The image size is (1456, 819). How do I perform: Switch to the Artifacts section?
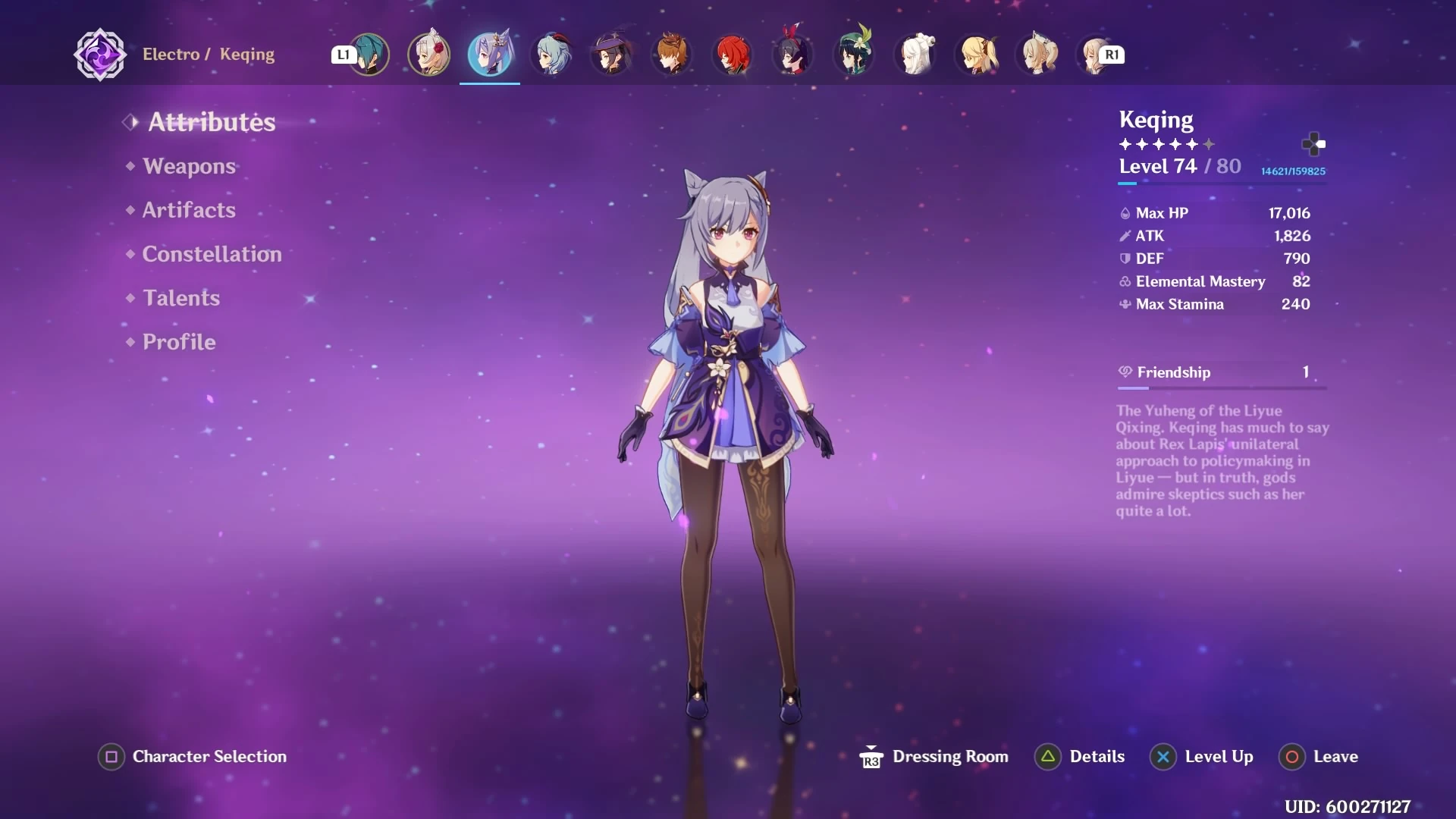188,210
